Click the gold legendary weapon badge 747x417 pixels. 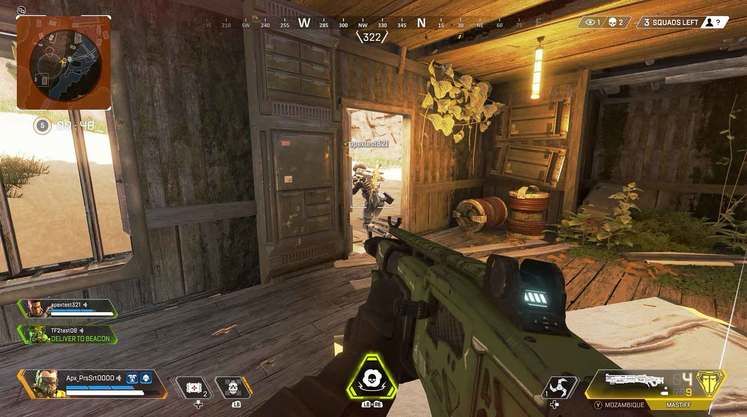(710, 384)
